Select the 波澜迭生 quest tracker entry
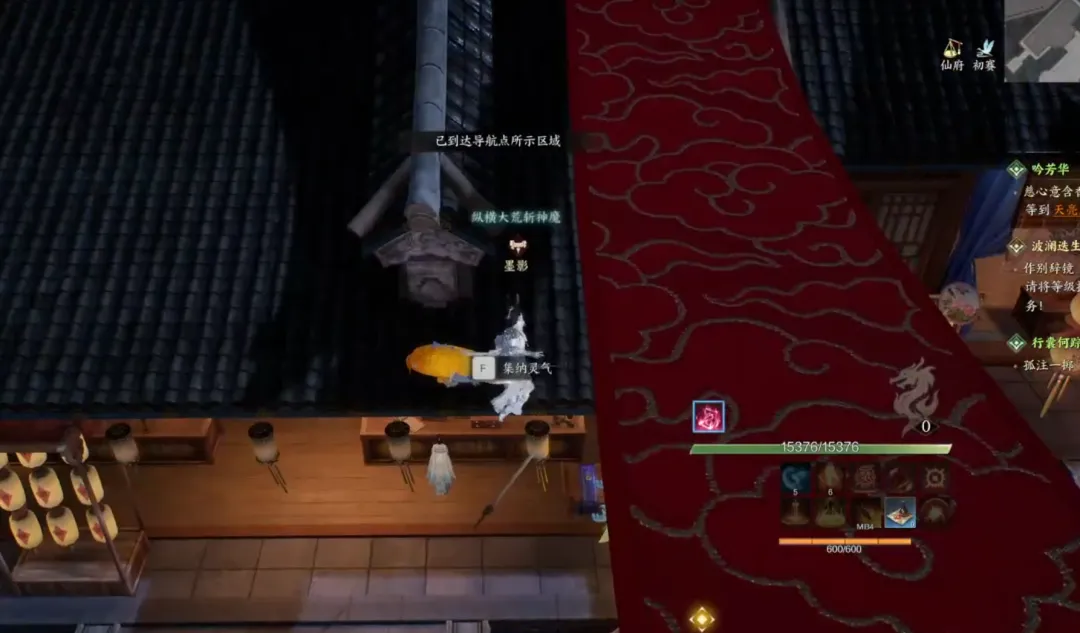1080x633 pixels. [1051, 246]
